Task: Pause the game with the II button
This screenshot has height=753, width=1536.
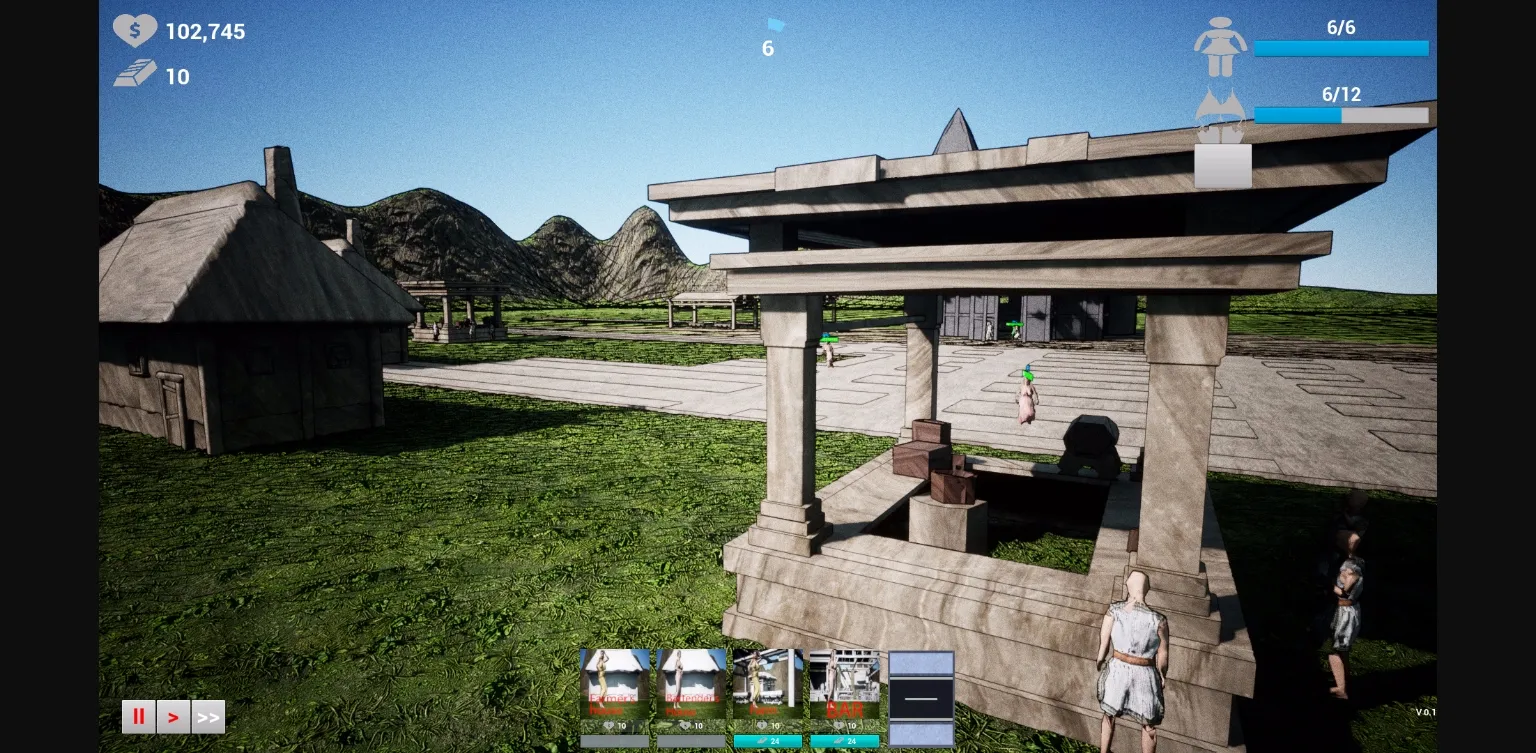Action: pos(138,717)
